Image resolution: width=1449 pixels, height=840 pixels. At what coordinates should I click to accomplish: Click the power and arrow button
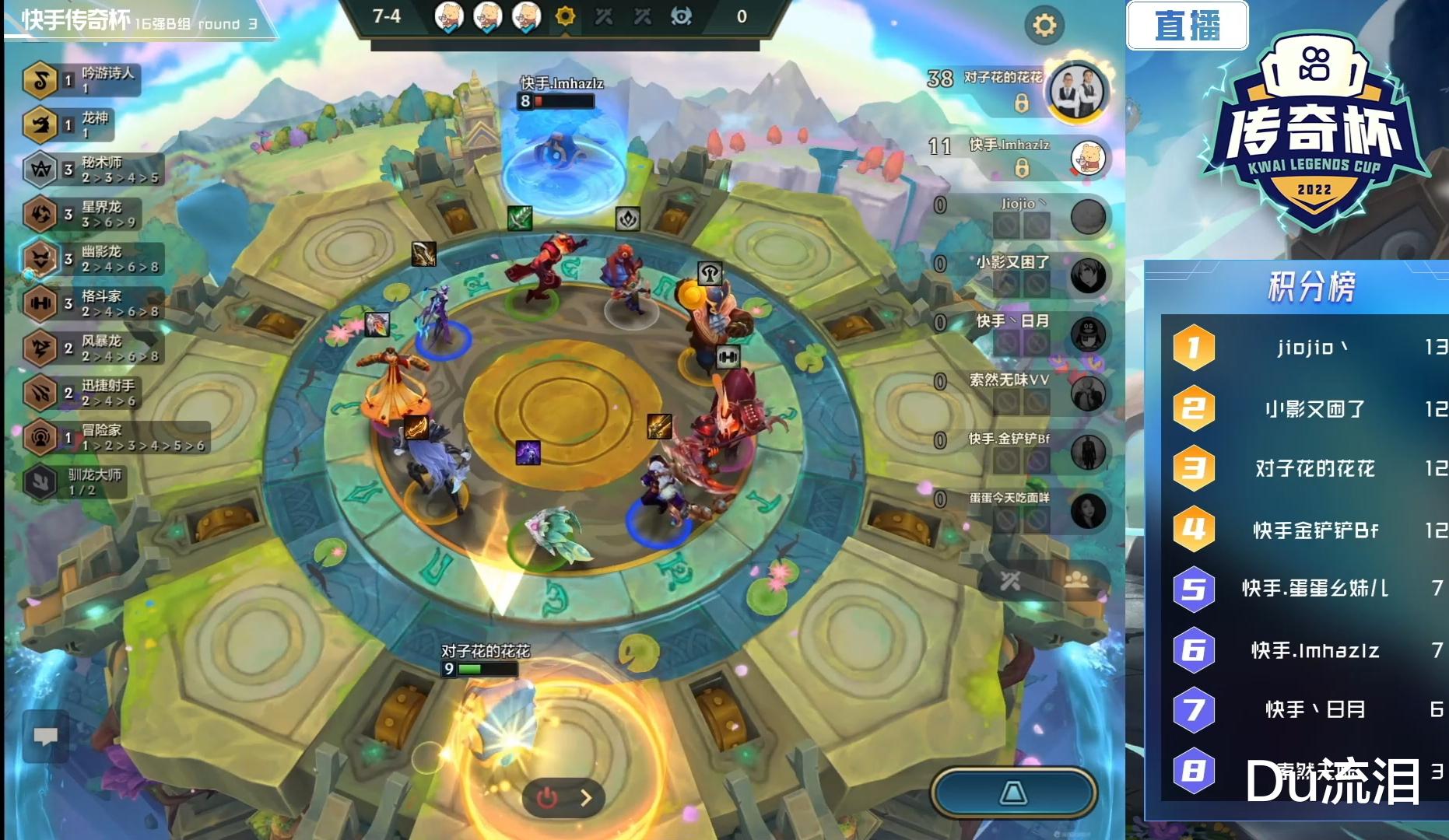(x=563, y=797)
